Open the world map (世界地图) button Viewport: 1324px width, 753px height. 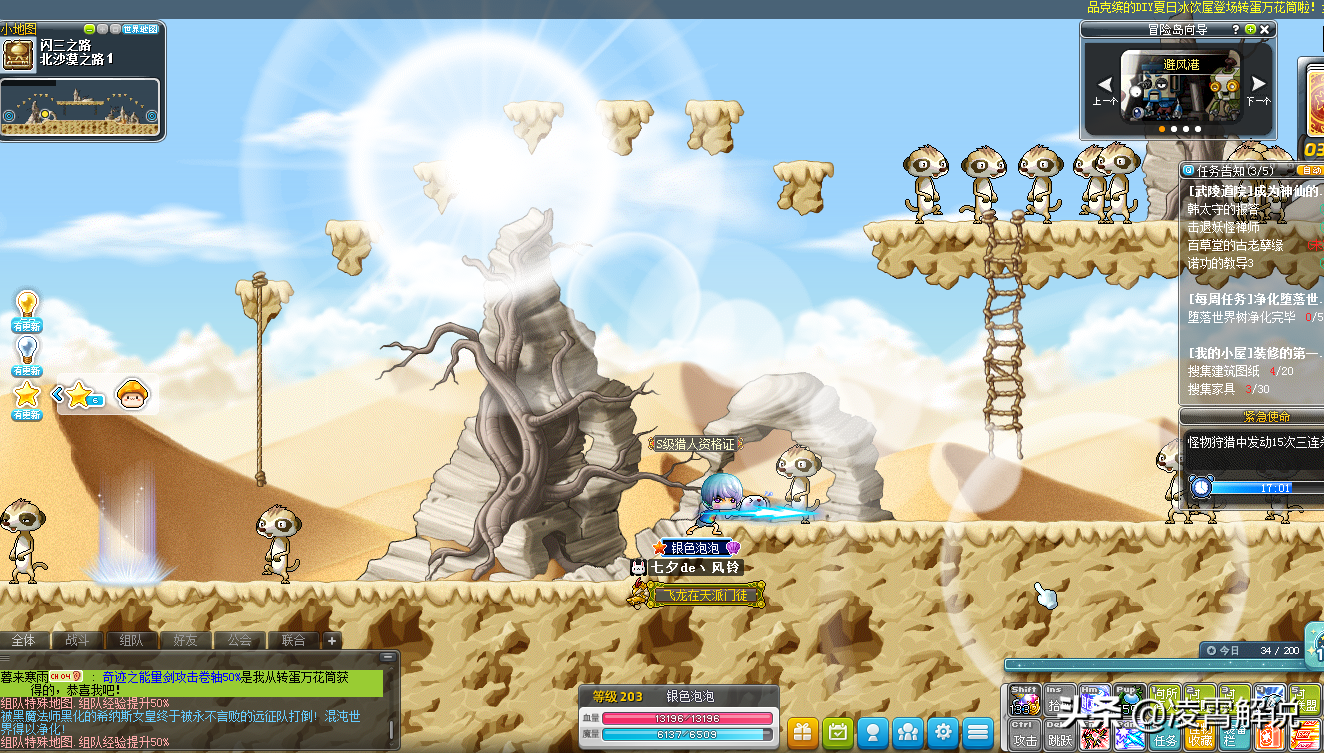click(140, 29)
